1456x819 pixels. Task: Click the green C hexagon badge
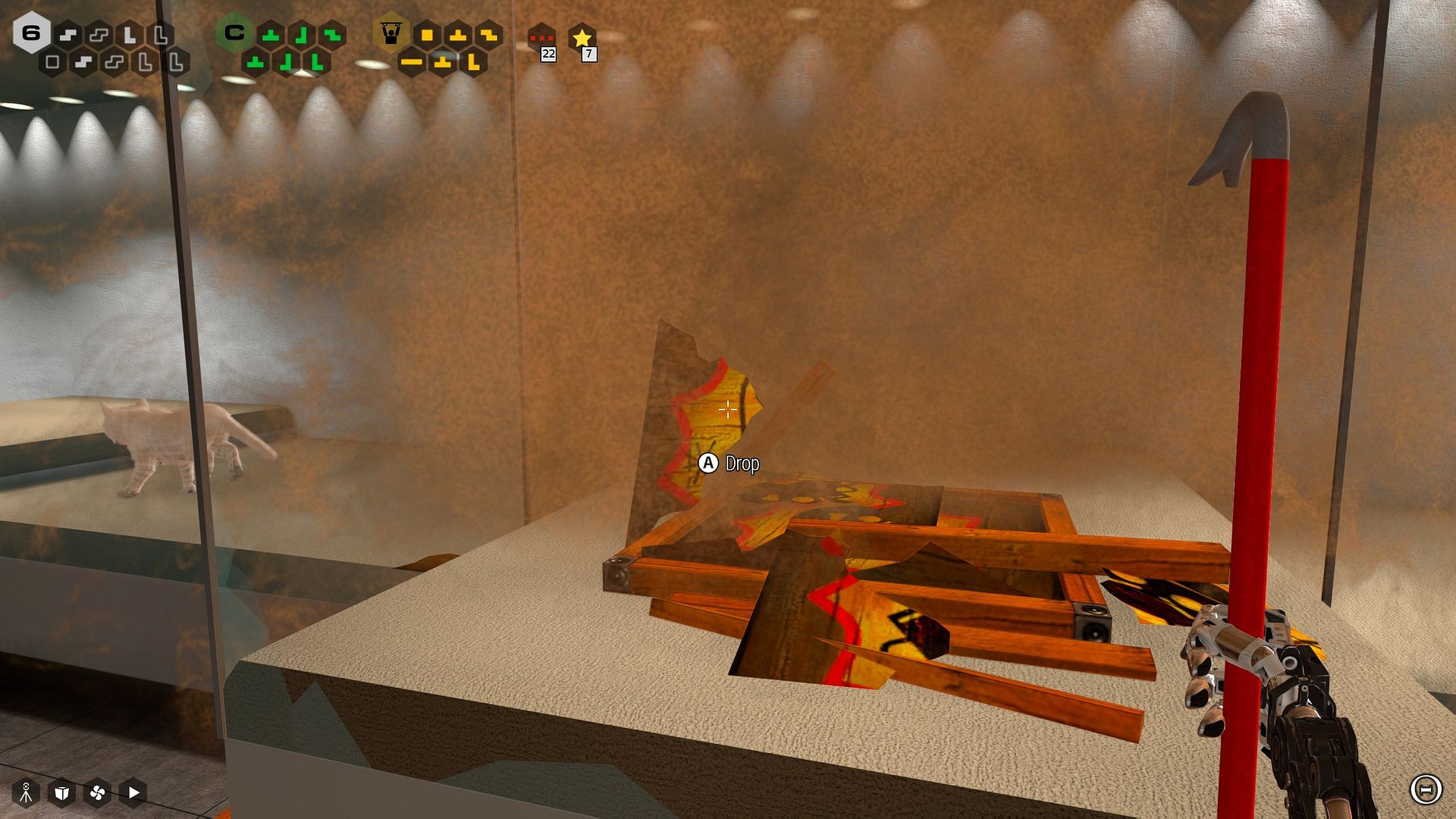point(234,33)
